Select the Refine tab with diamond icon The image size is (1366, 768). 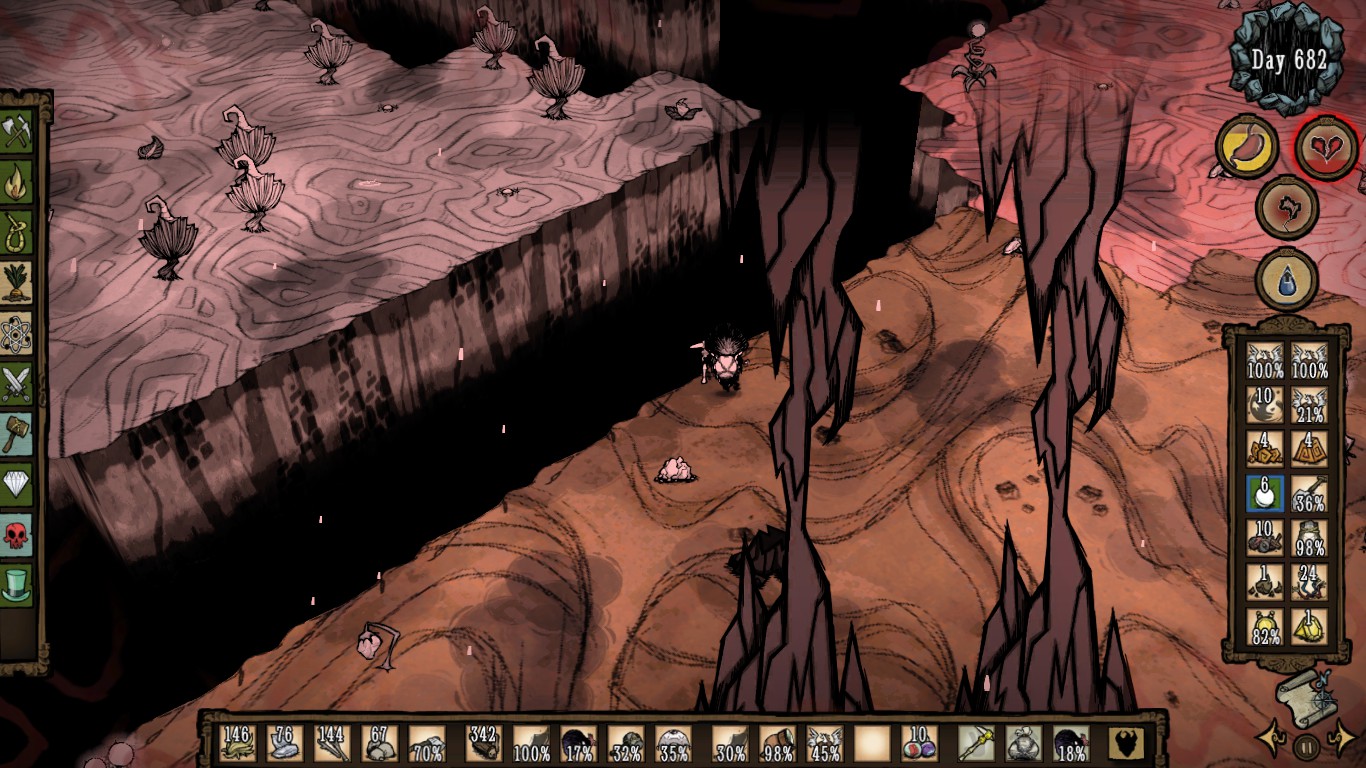pyautogui.click(x=17, y=484)
